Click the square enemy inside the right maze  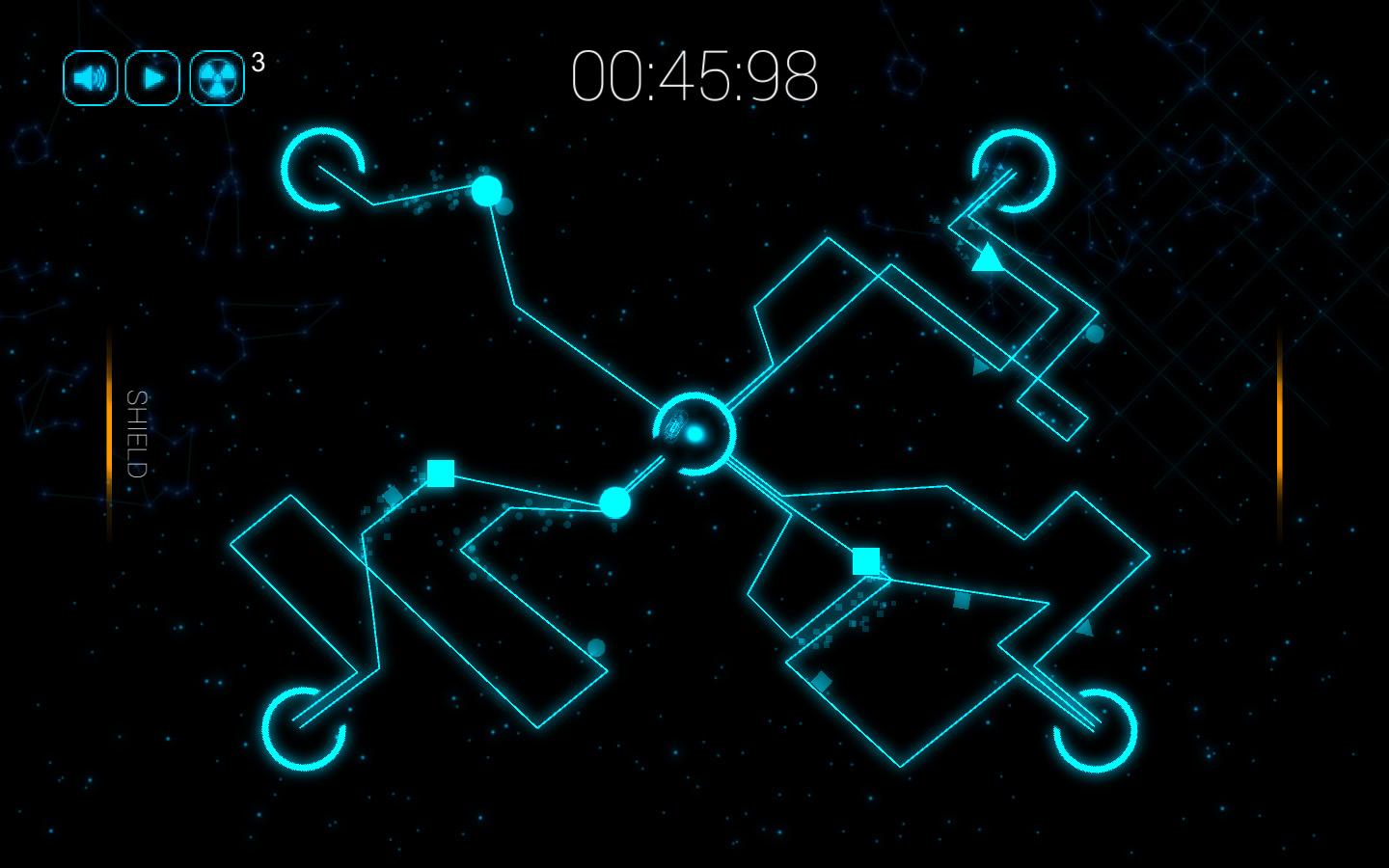(x=865, y=557)
